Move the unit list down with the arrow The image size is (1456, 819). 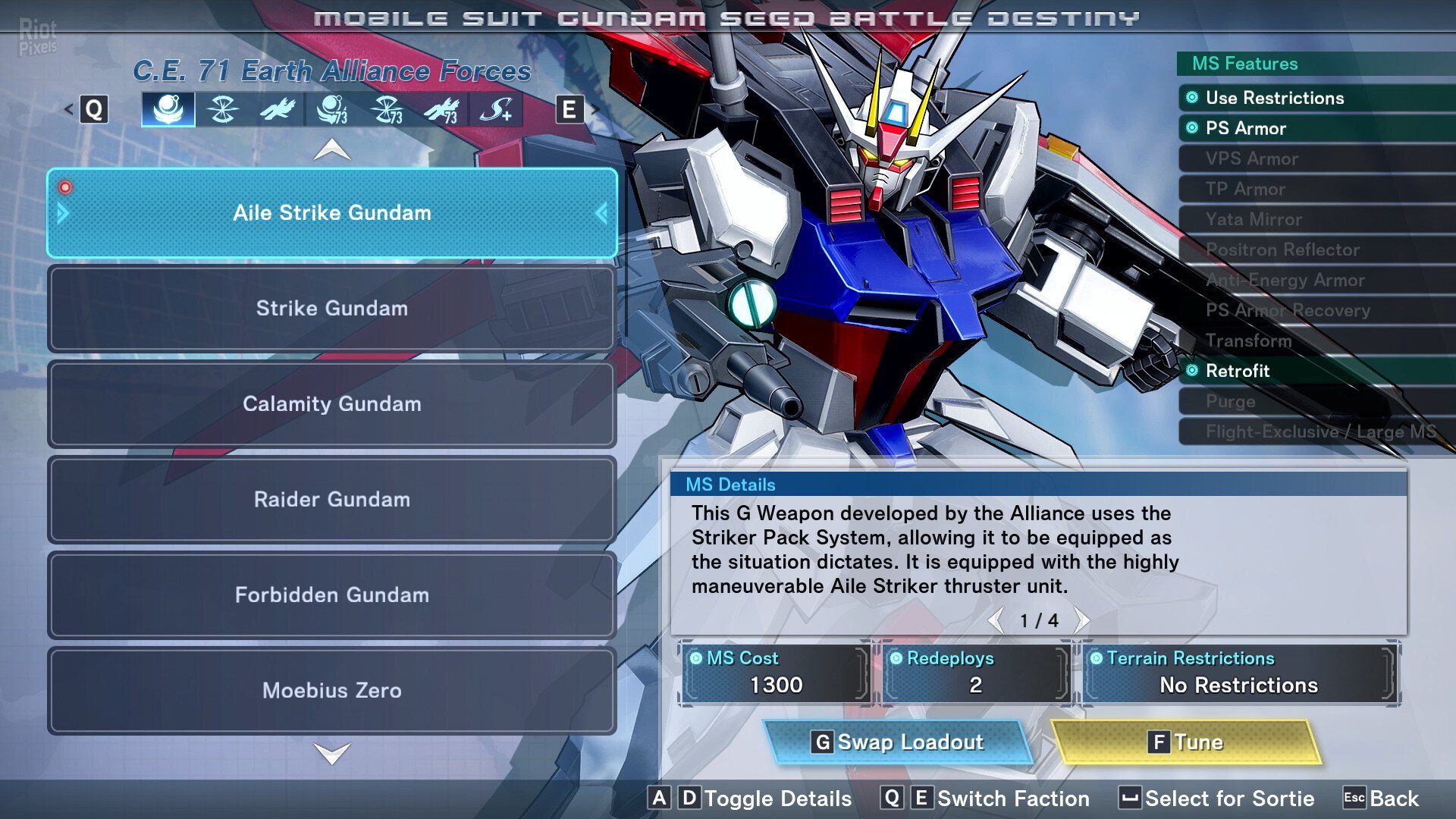pos(332,753)
